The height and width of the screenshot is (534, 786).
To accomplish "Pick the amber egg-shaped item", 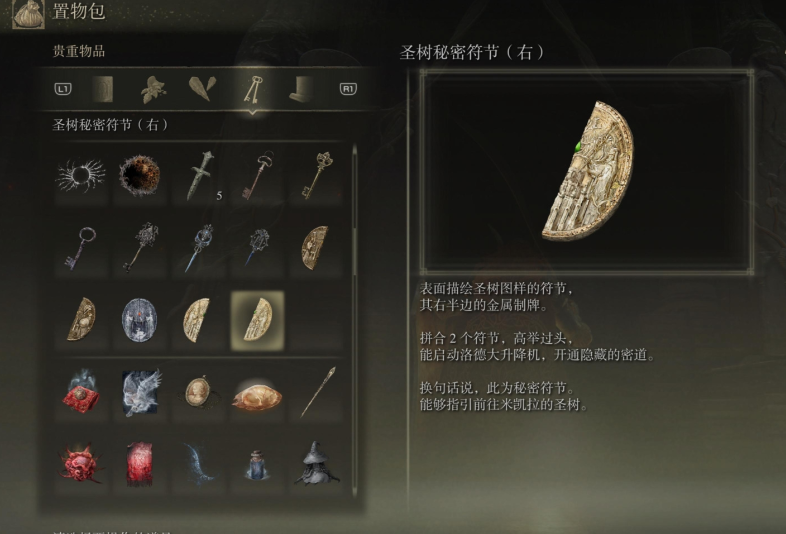I will 257,396.
